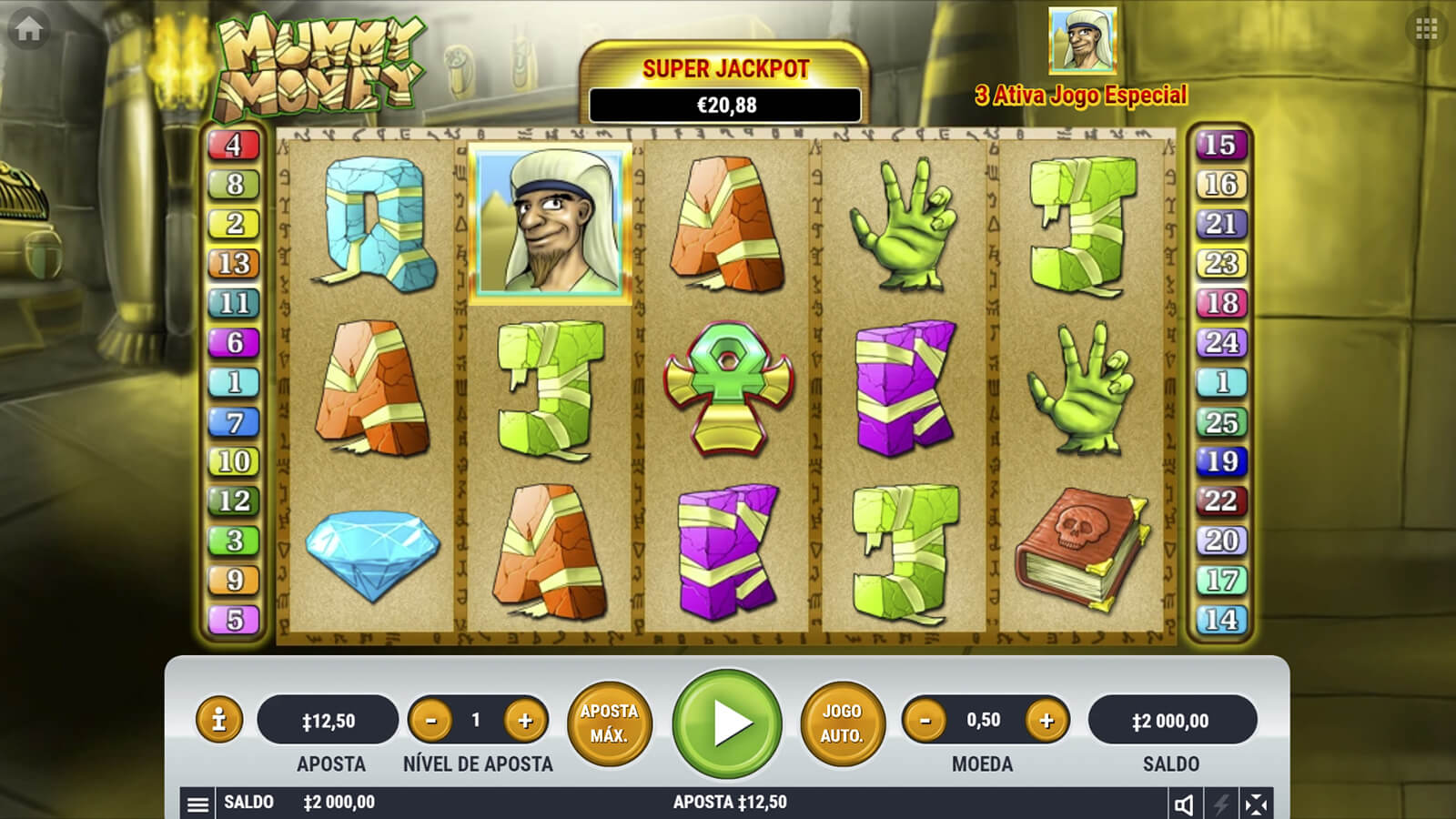This screenshot has height=819, width=1456.
Task: Spin the reels with the green play button
Action: [727, 723]
